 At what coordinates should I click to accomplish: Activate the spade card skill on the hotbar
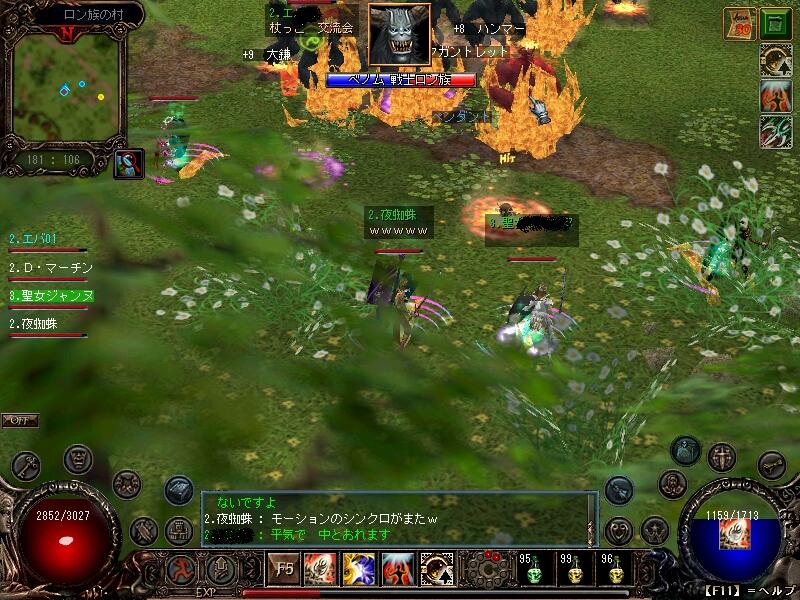tap(437, 570)
